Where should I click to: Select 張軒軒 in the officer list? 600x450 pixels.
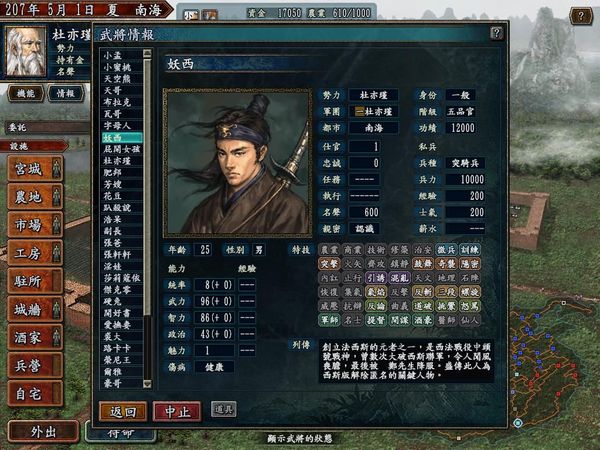pyautogui.click(x=117, y=254)
